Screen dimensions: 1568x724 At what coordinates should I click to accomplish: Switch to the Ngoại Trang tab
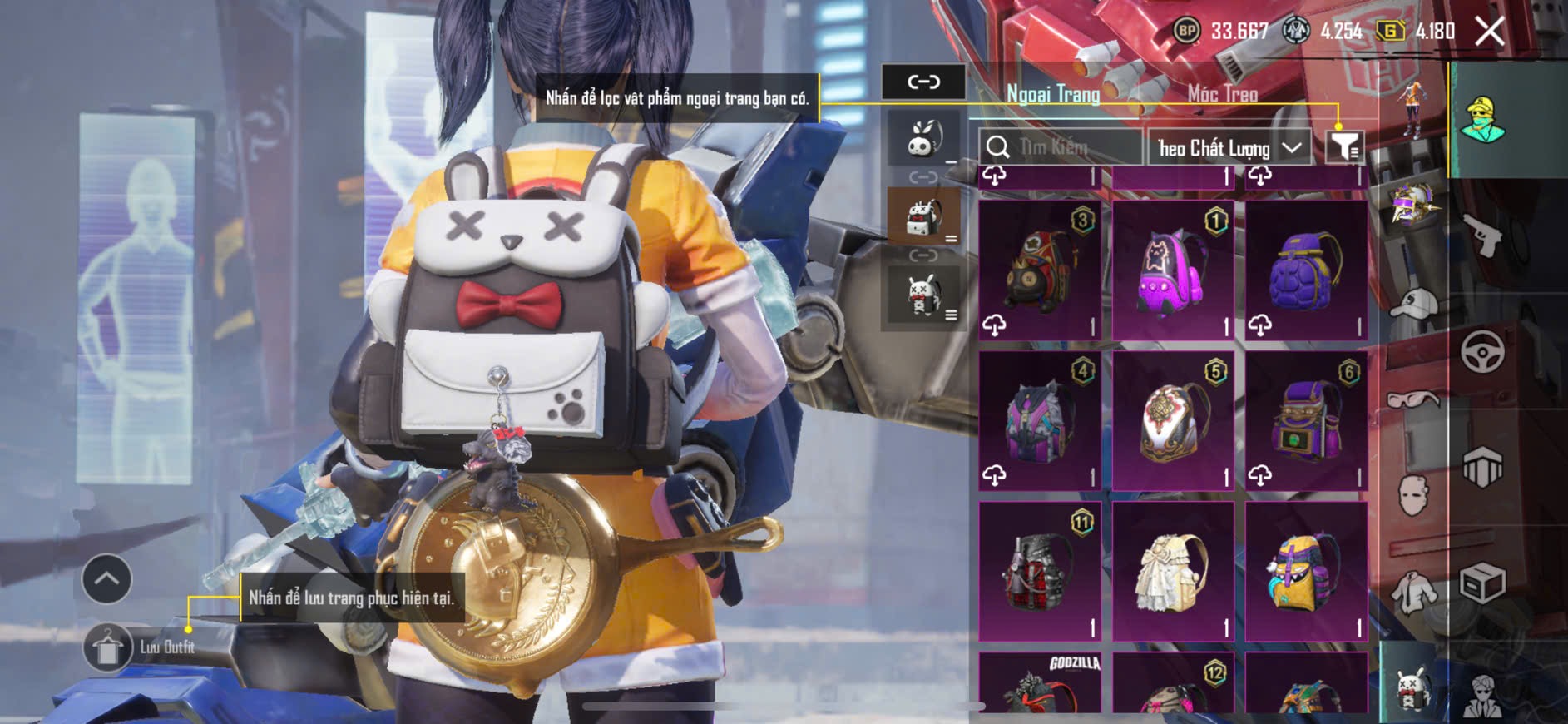pyautogui.click(x=1053, y=94)
